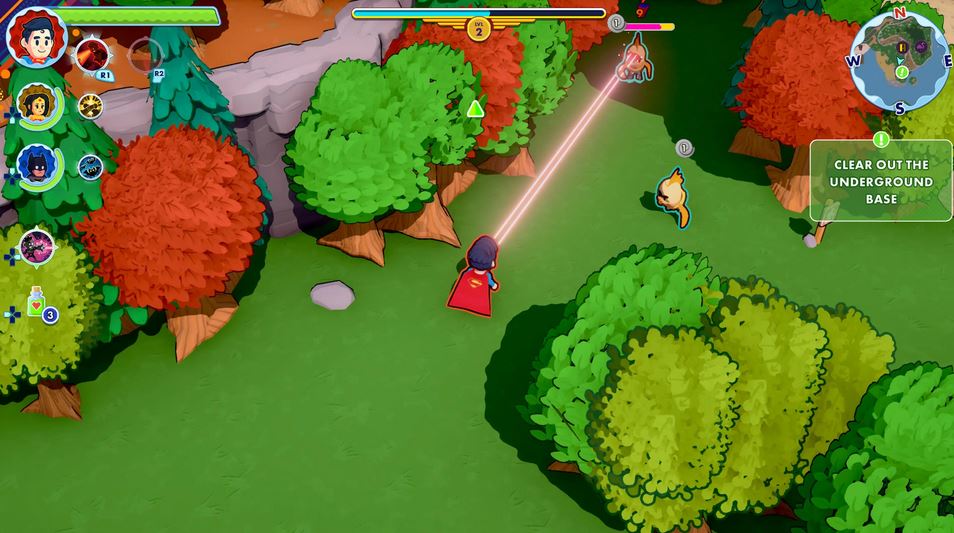Screen dimensions: 954x533
Task: Activate the red heat vision ability
Action: 92,54
